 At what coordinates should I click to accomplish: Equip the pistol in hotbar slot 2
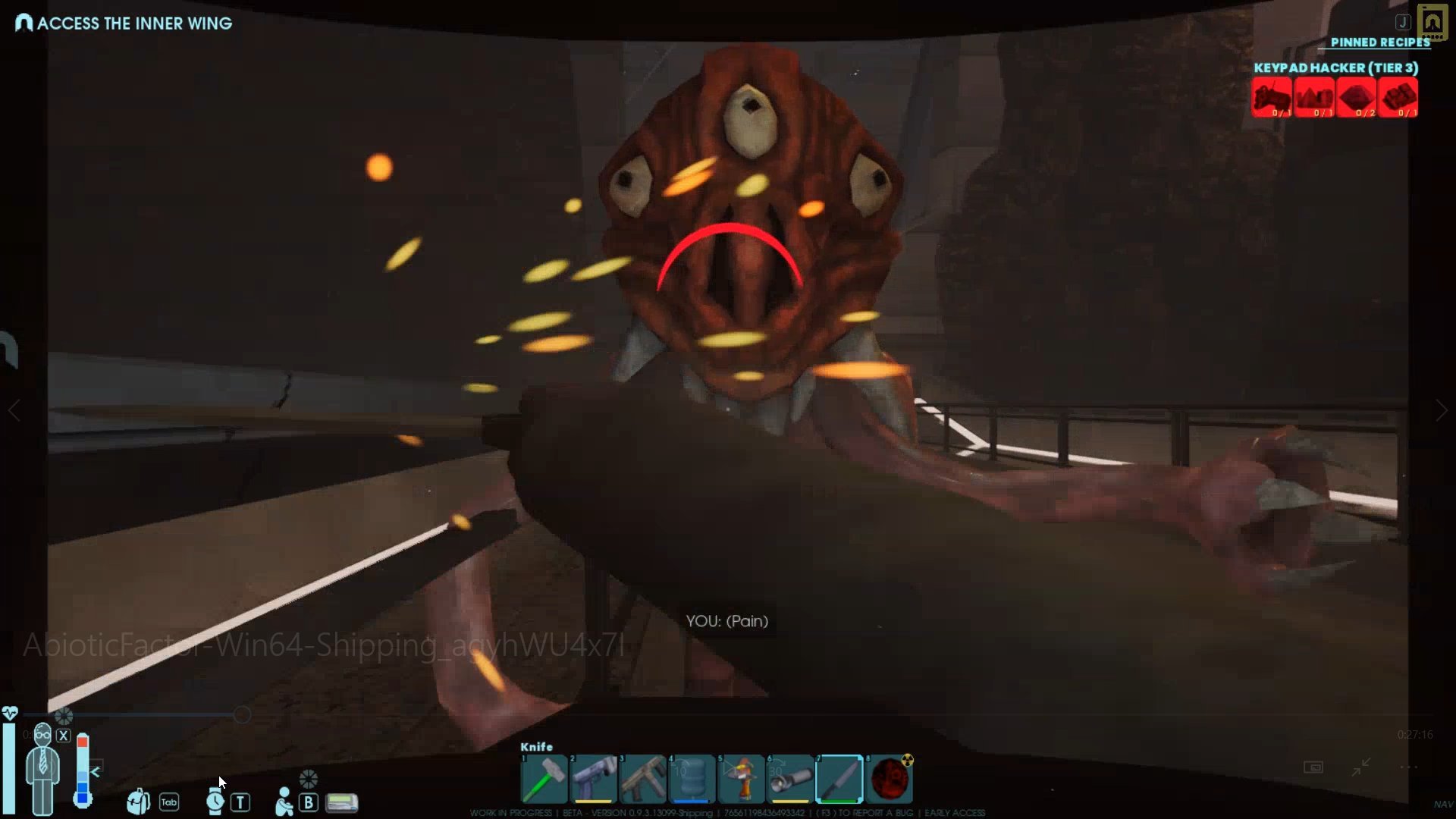(x=593, y=779)
